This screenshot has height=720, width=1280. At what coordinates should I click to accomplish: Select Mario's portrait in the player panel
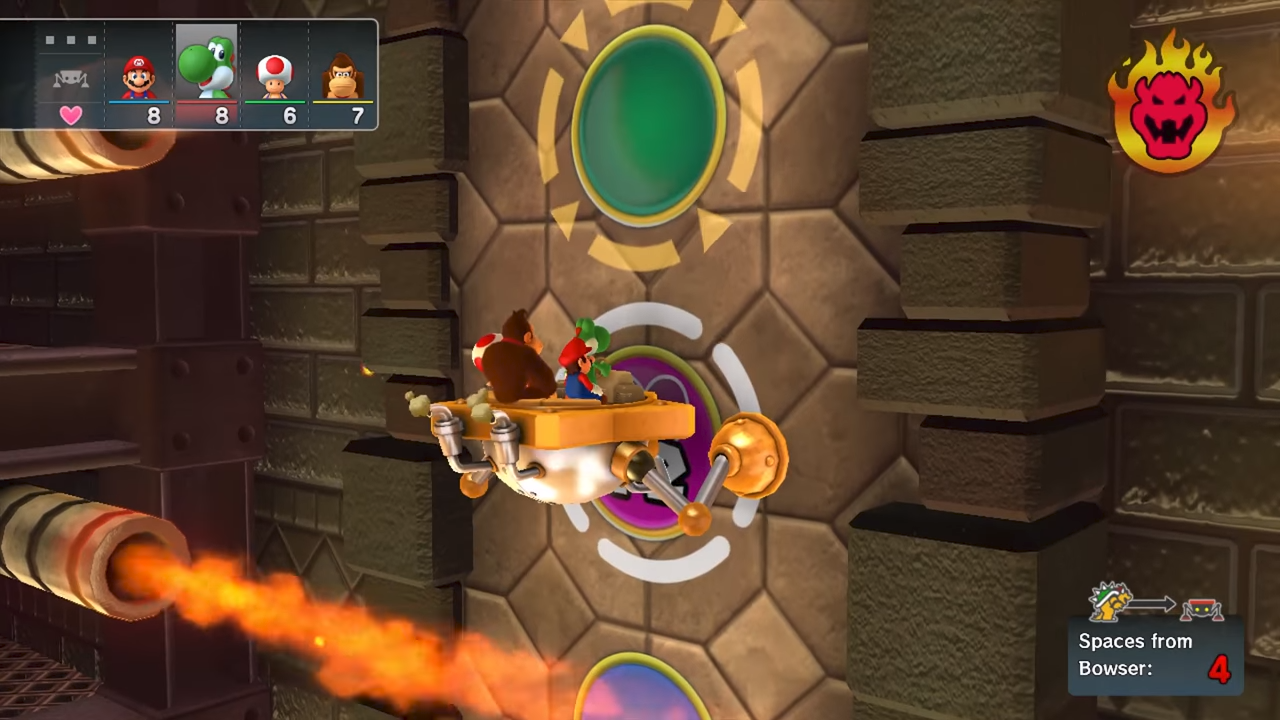click(x=139, y=76)
